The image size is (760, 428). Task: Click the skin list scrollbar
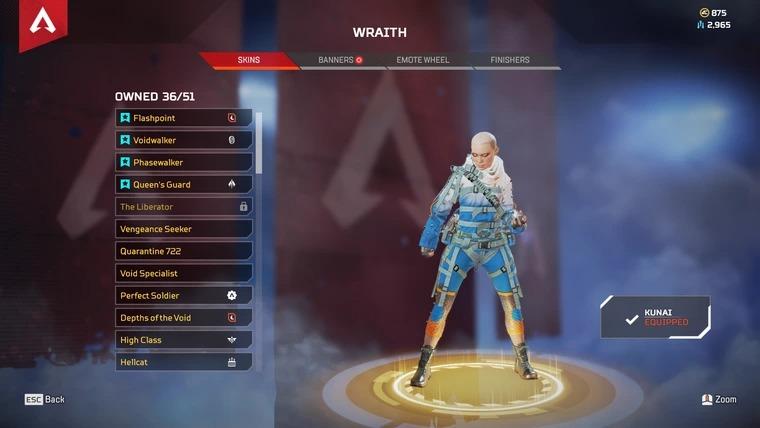(x=260, y=143)
